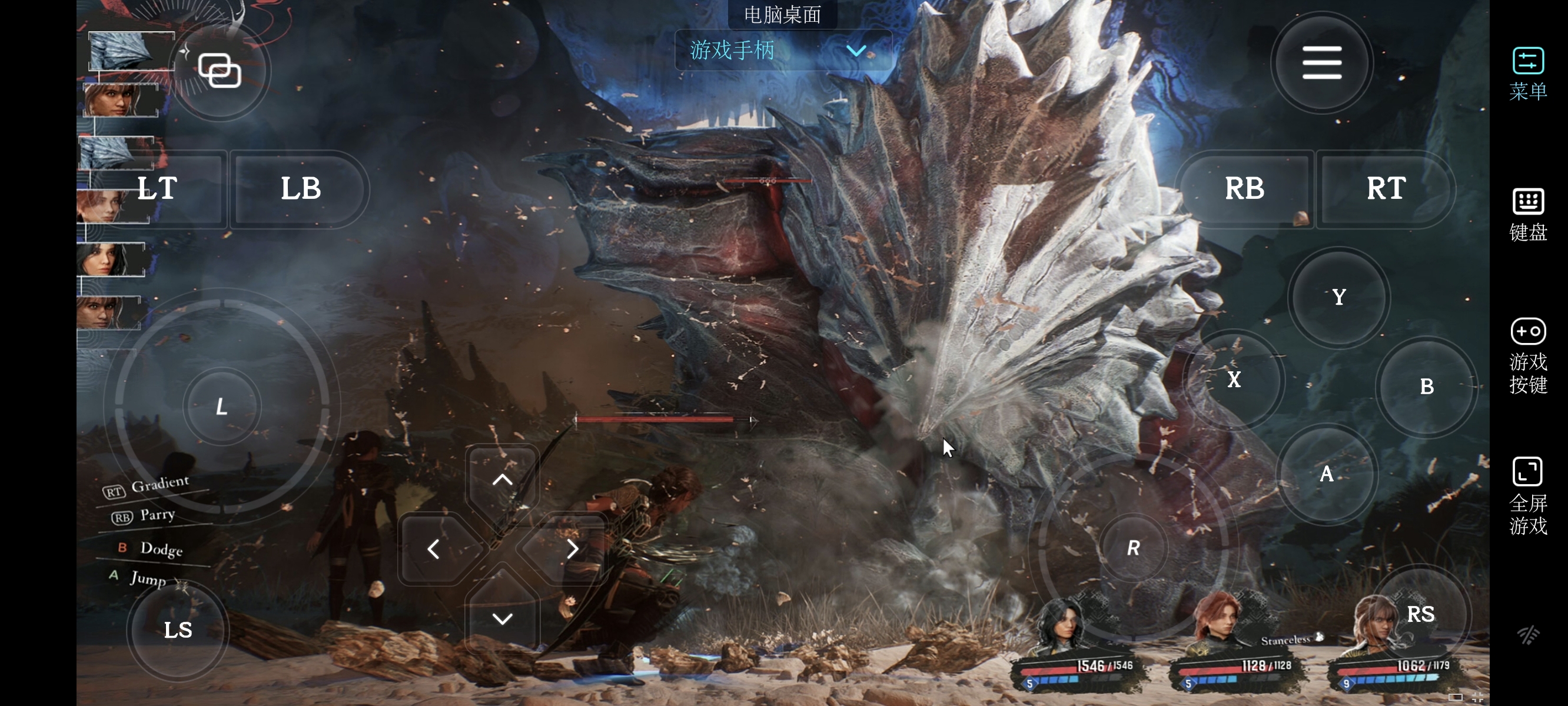This screenshot has height=706, width=1568.
Task: Tap the D-pad right arrow
Action: [572, 549]
